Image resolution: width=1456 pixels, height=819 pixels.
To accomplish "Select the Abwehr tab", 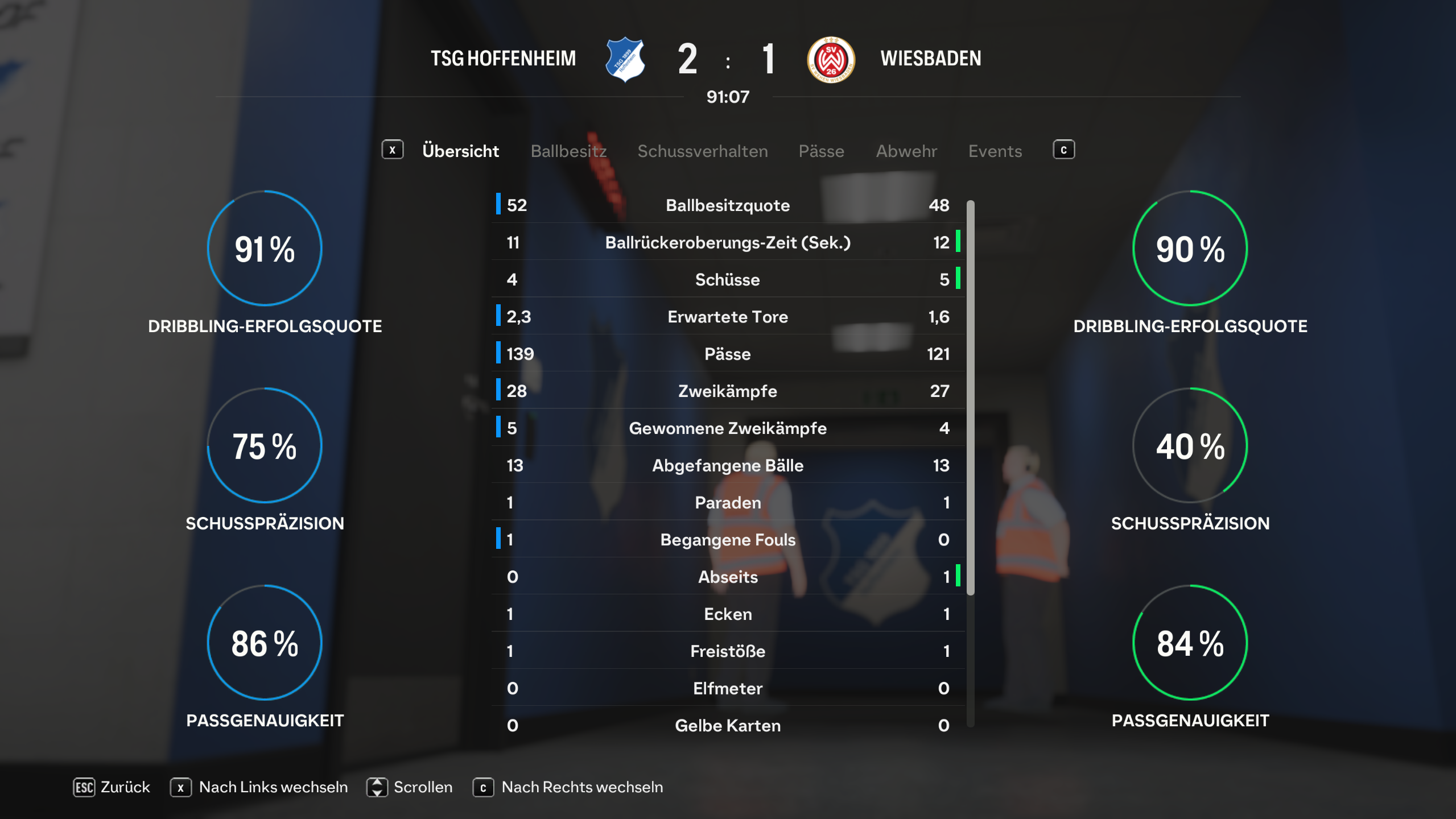I will pos(906,151).
